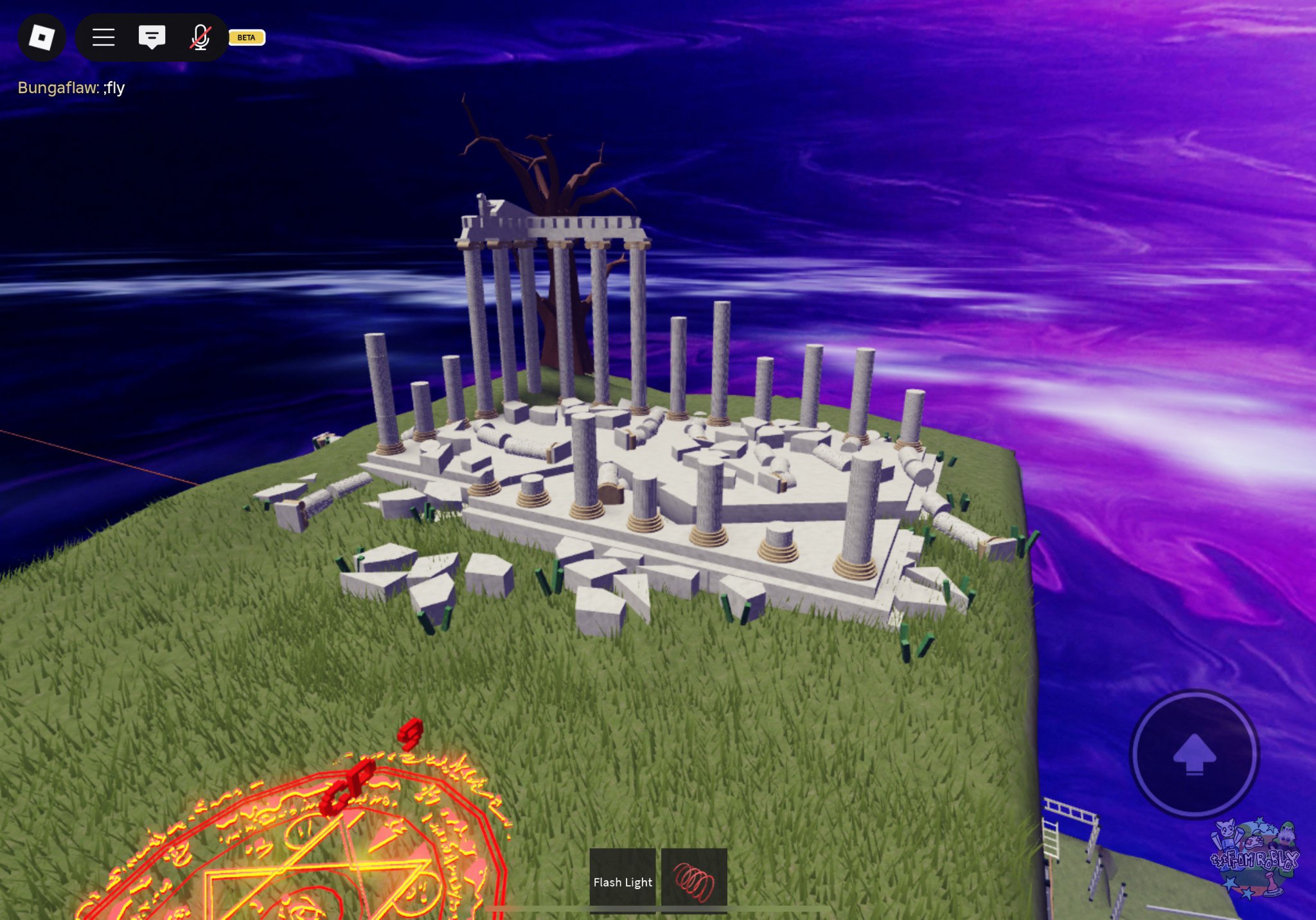The width and height of the screenshot is (1316, 920).
Task: Select the ';fly' chat command text
Action: tap(114, 88)
